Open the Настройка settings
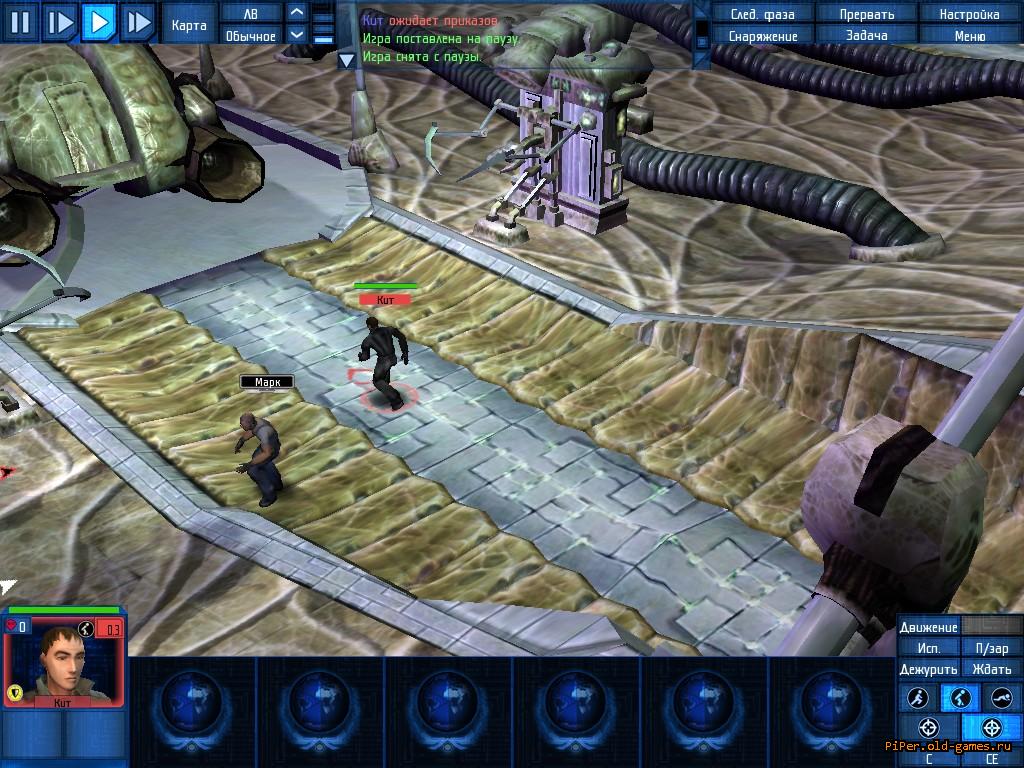 (x=969, y=14)
